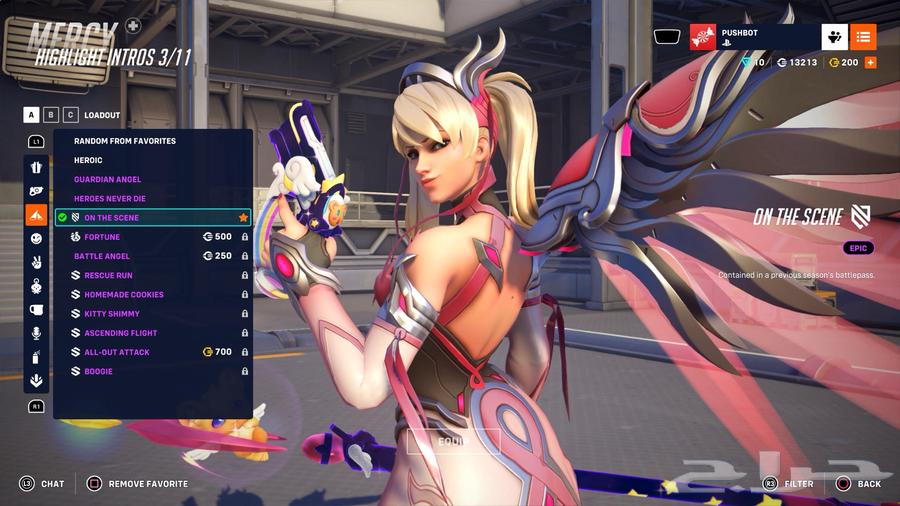
Task: Choose the Kitty Shimmy intro
Action: (x=113, y=314)
